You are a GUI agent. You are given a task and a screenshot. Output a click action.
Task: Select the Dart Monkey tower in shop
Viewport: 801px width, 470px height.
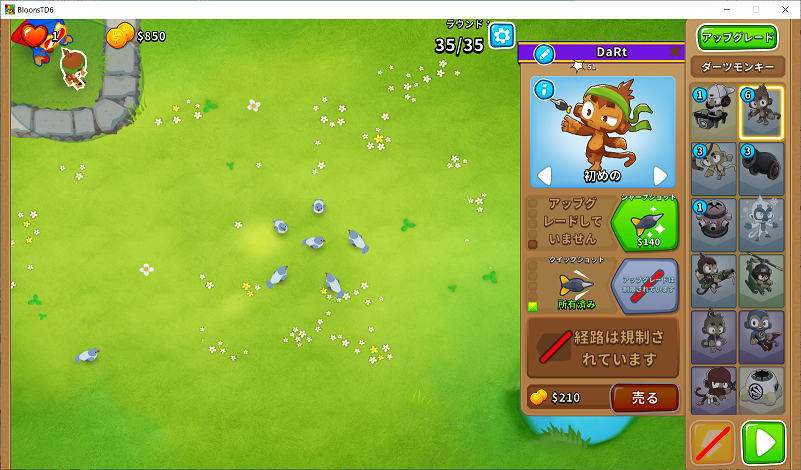[x=762, y=112]
